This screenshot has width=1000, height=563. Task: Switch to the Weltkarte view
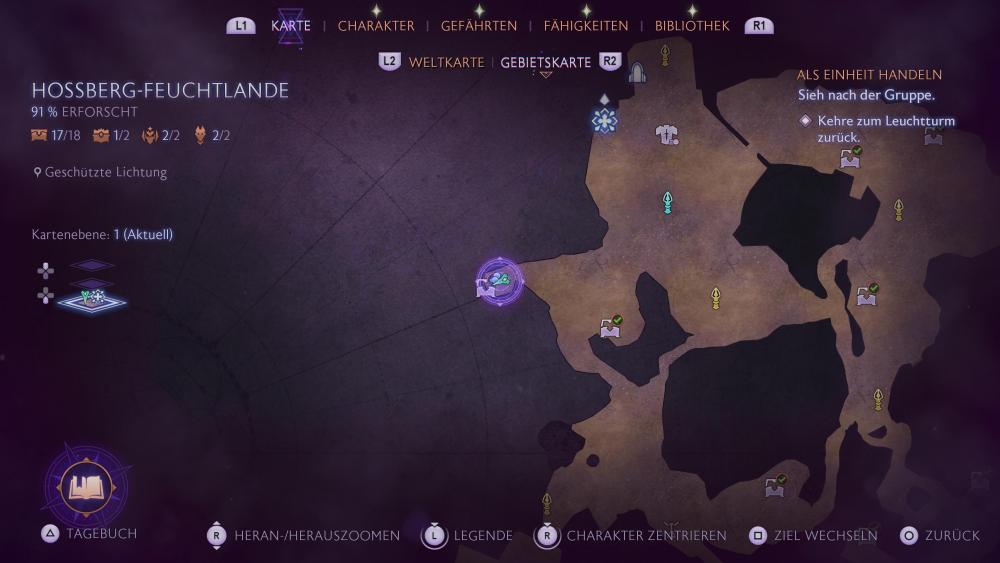tap(446, 62)
